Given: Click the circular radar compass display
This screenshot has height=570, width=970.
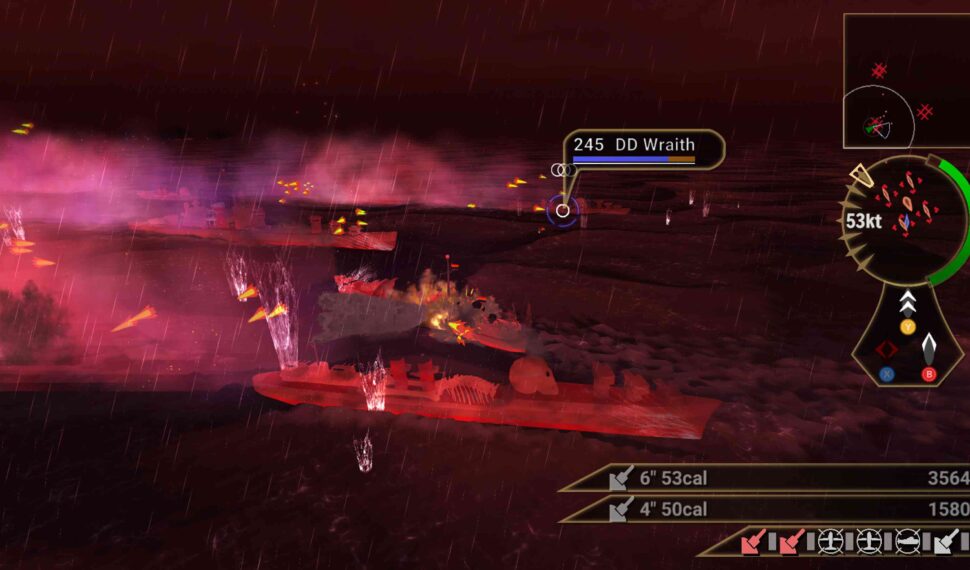Looking at the screenshot, I should [904, 220].
